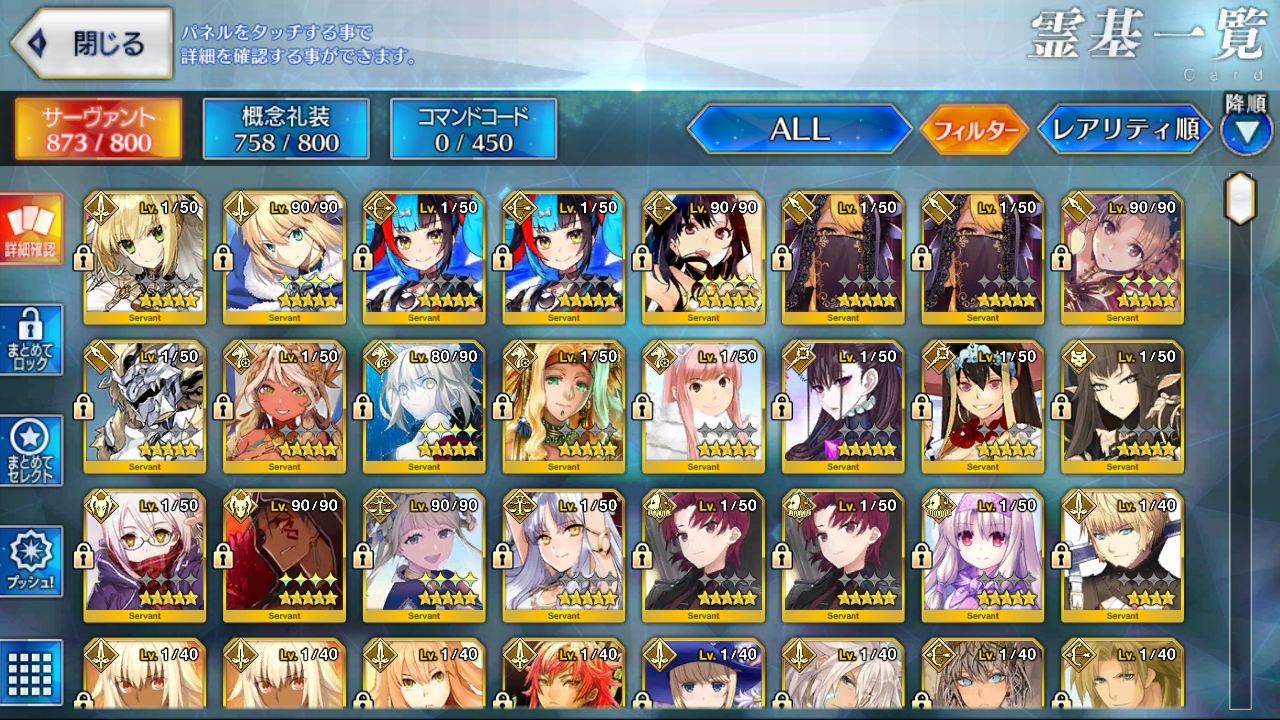Select the silver armored knight servant card
Screen dimensions: 1280x720
tap(144, 407)
